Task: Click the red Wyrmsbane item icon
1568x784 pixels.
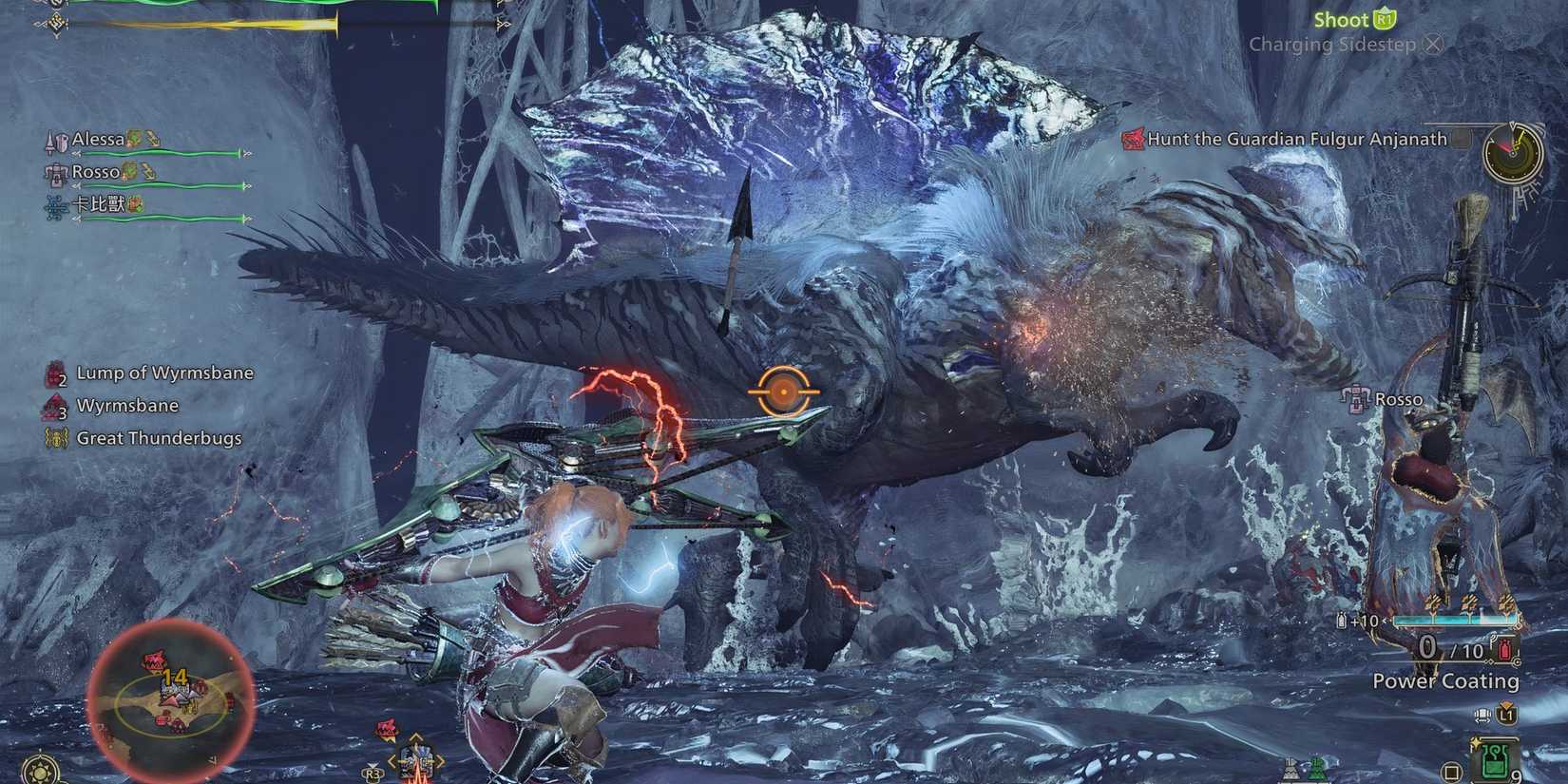Action: click(54, 405)
